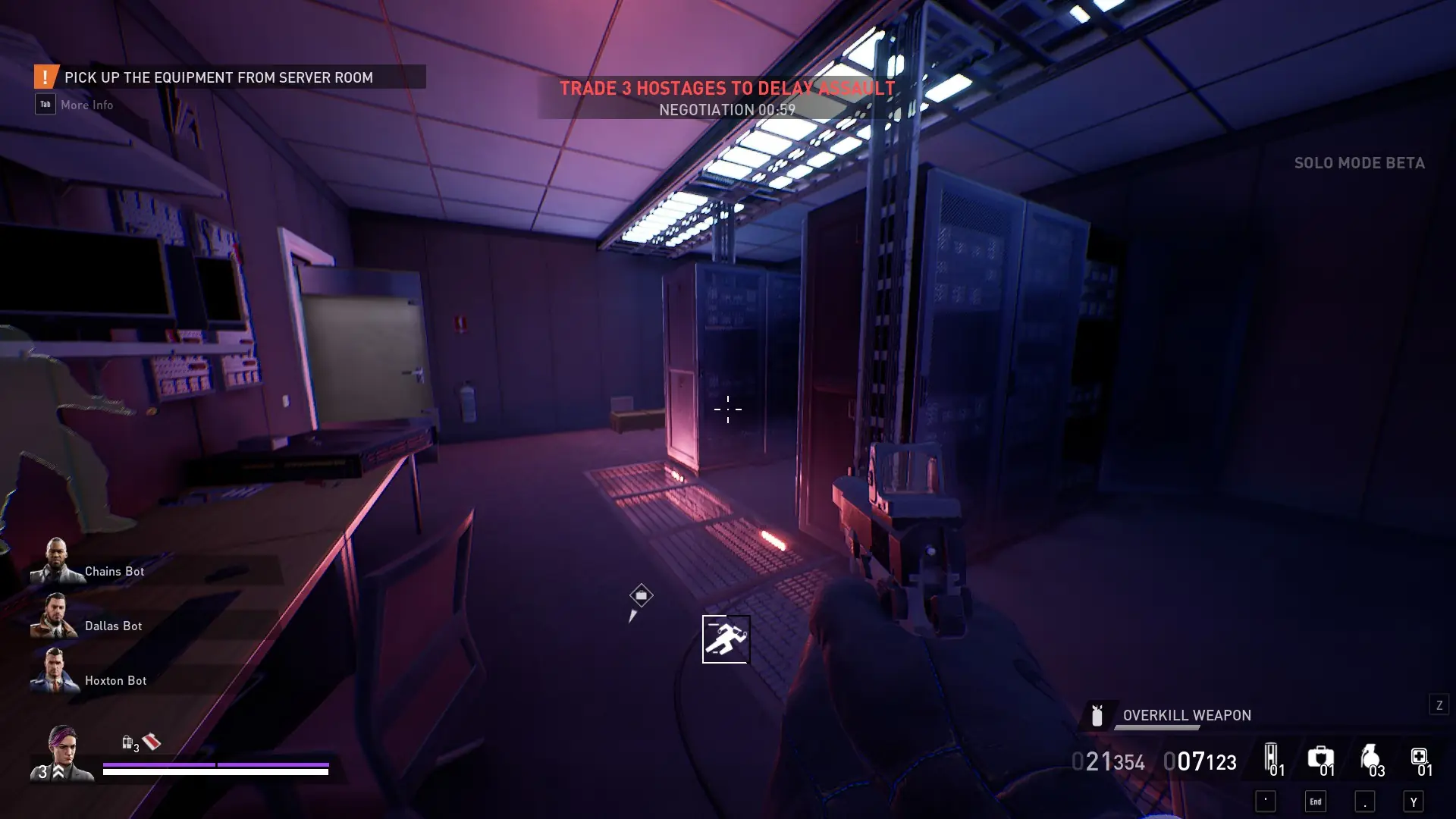Image resolution: width=1456 pixels, height=819 pixels.
Task: Click the End key prompt button
Action: coord(1317,800)
